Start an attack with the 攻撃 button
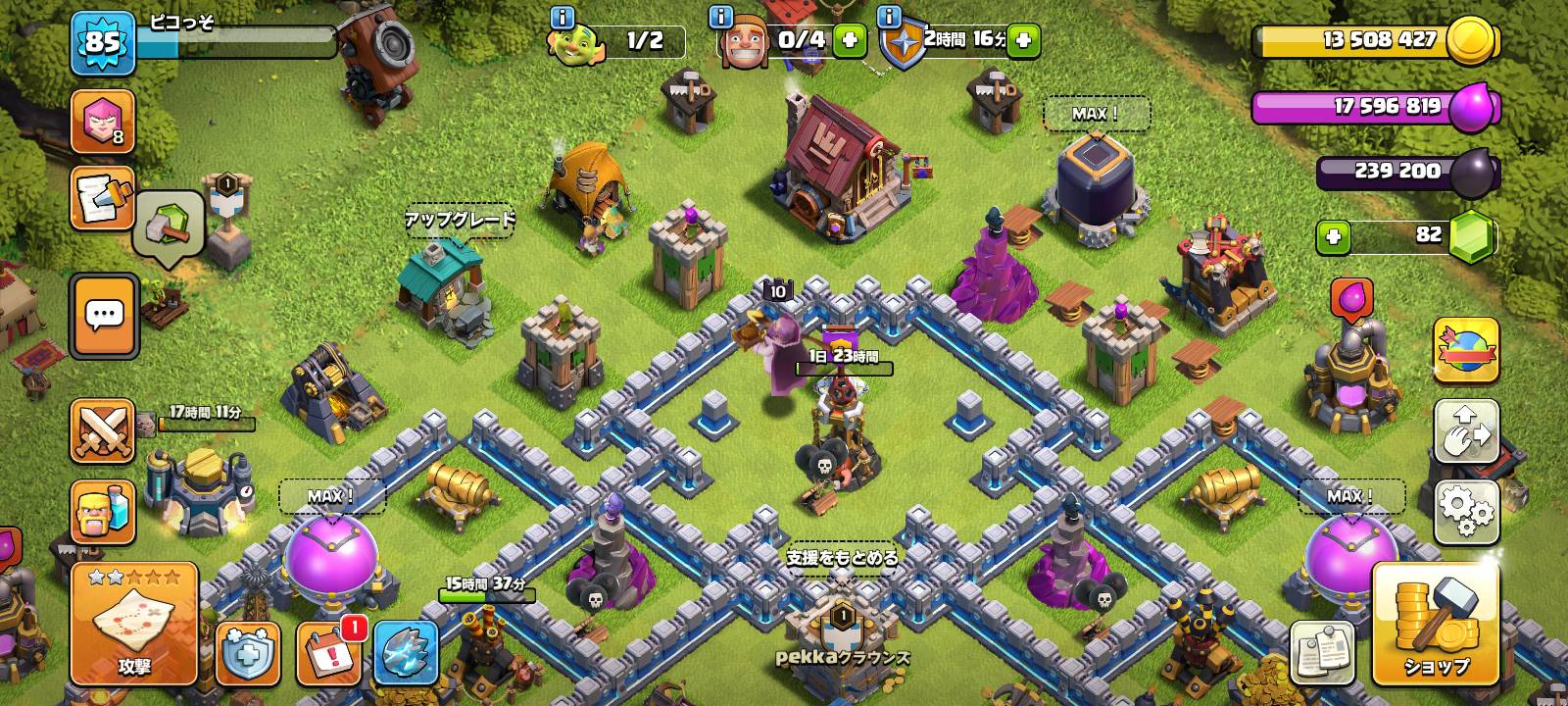 pyautogui.click(x=134, y=624)
